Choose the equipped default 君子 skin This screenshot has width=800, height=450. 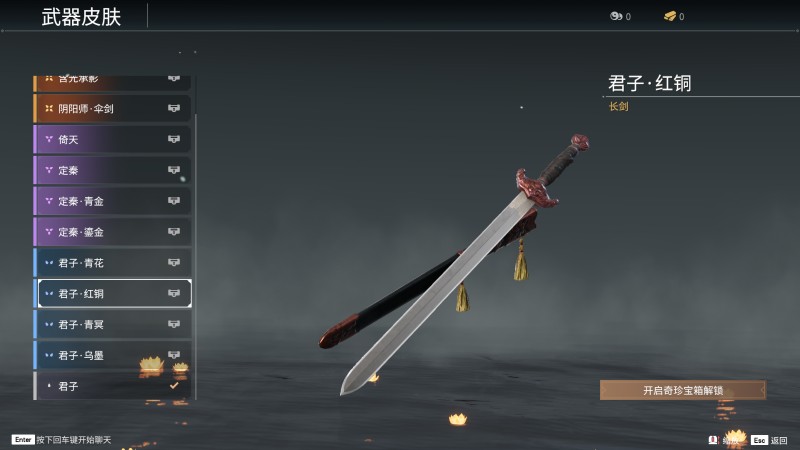click(112, 386)
